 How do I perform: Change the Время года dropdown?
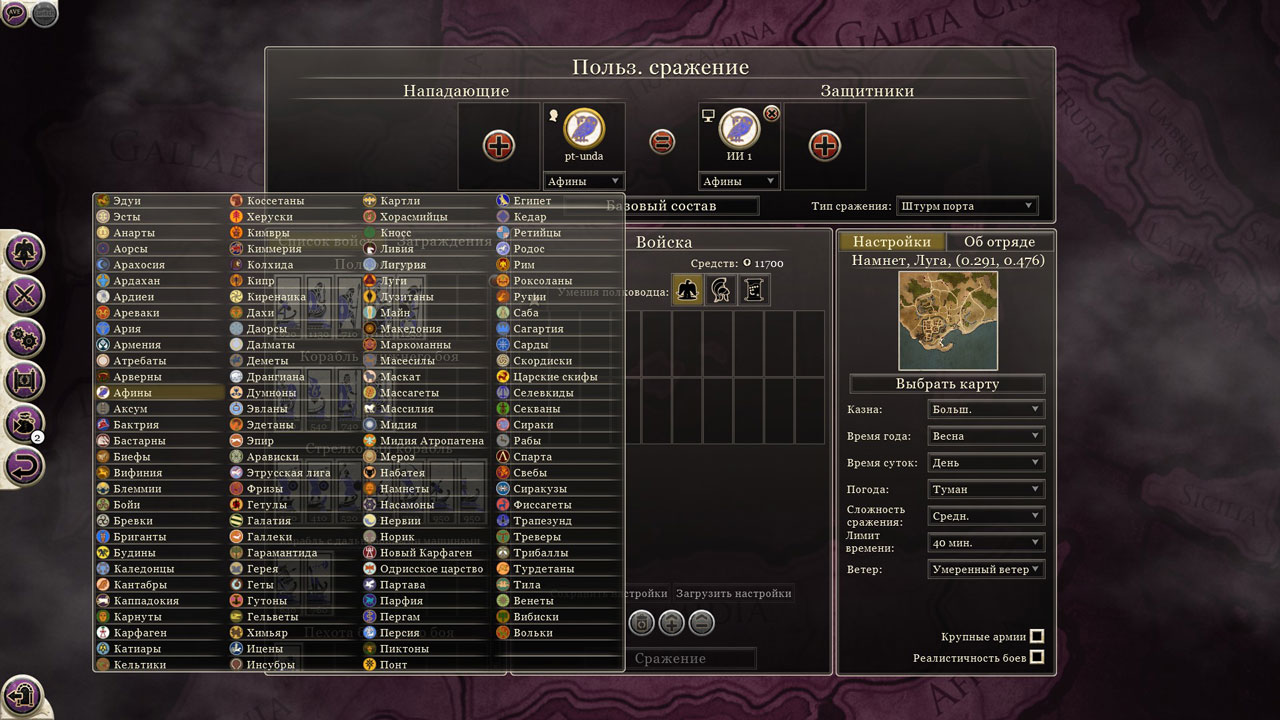986,437
